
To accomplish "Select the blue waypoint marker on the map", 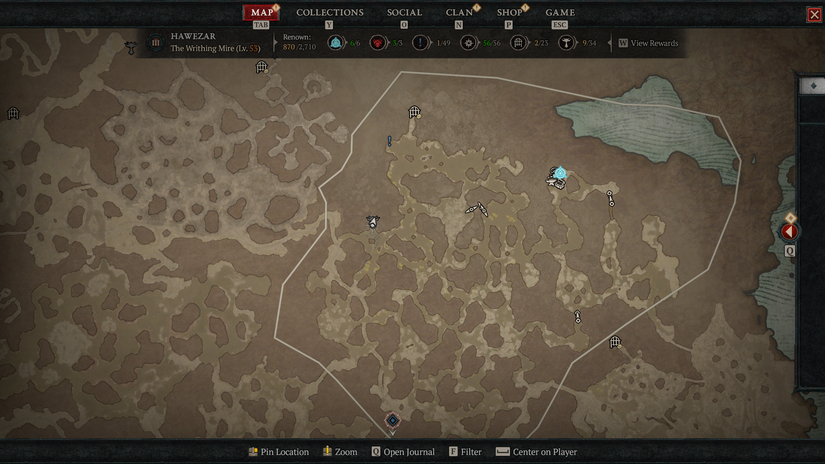I will pyautogui.click(x=560, y=174).
